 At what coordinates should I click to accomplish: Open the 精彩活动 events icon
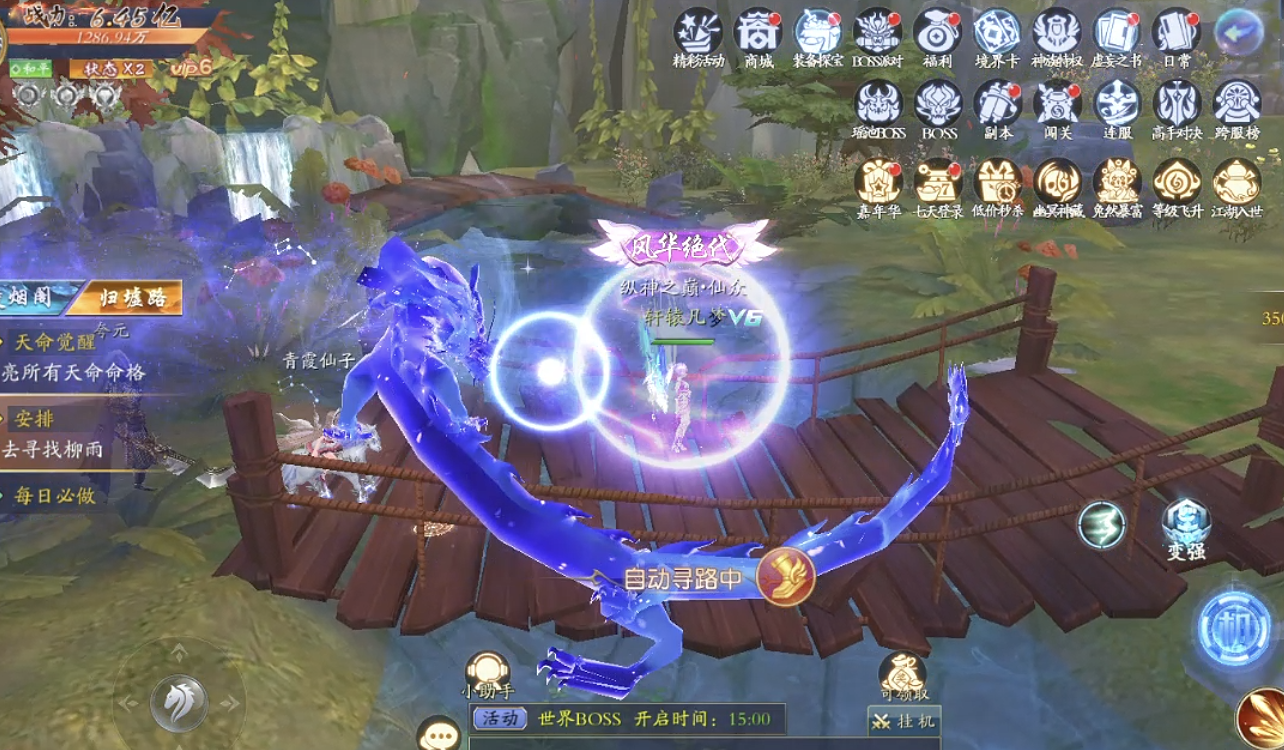[x=698, y=33]
